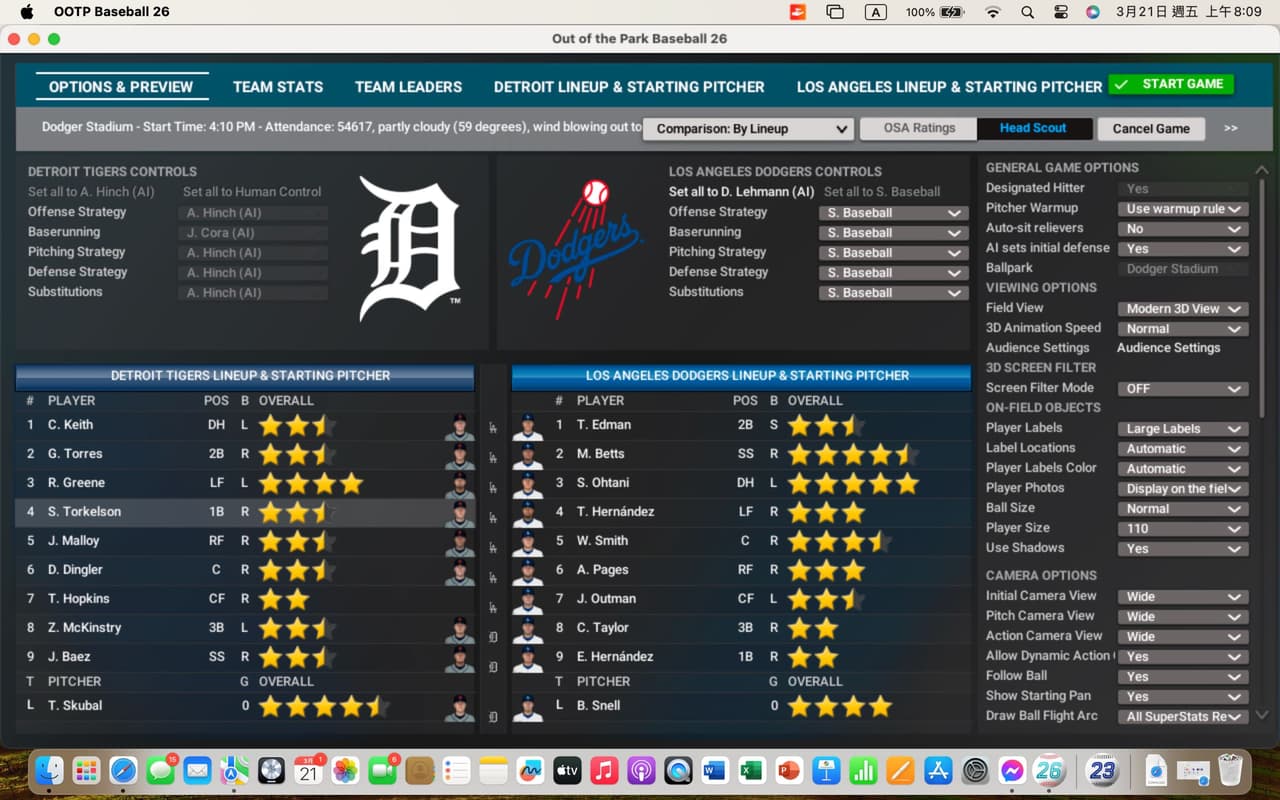
Task: Open the Team Leaders tab
Action: coord(408,87)
